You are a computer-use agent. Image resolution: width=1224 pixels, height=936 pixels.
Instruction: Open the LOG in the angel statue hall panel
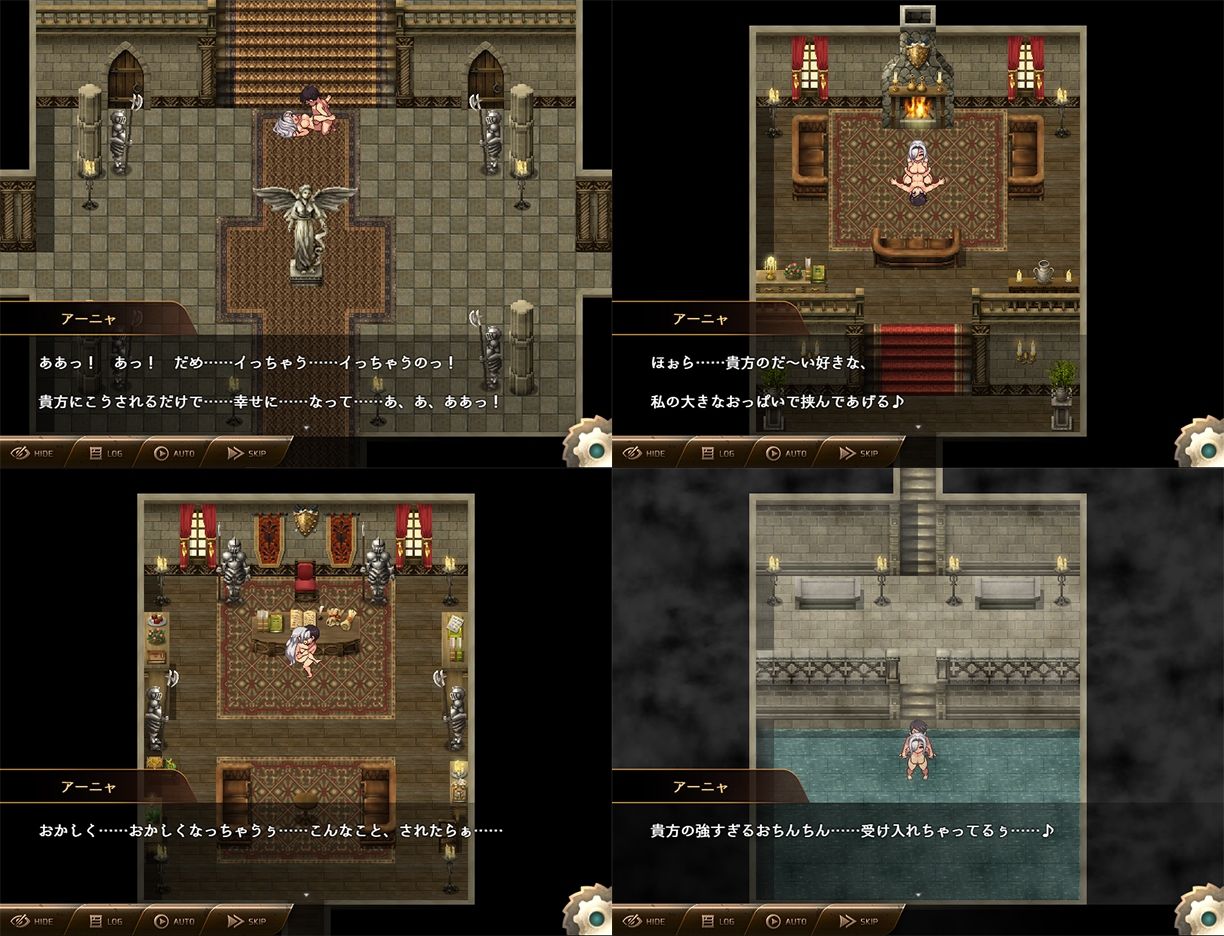coord(107,453)
